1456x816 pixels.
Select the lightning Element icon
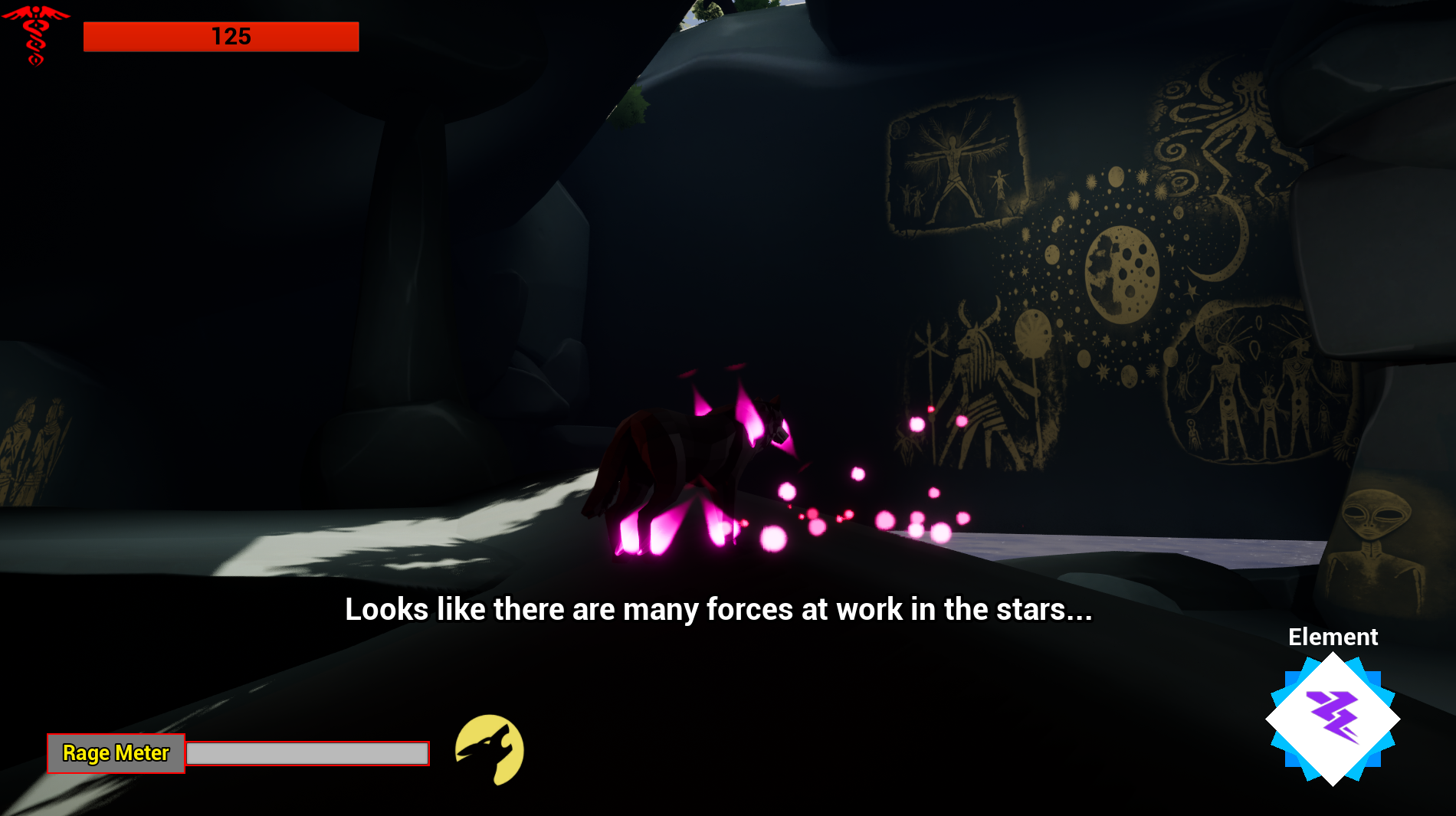coord(1333,718)
